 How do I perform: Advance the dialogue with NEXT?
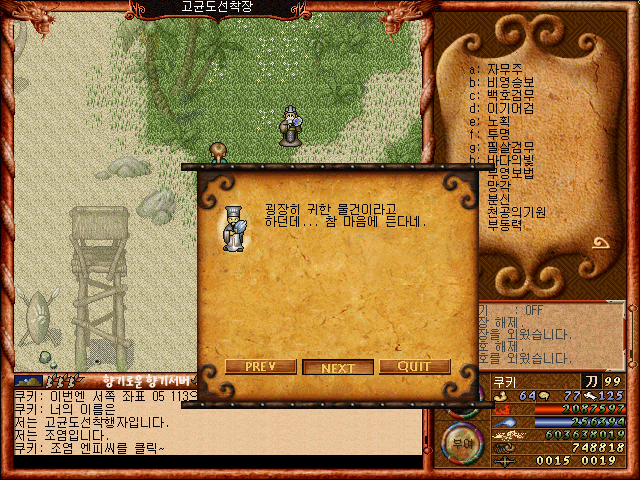[x=338, y=367]
